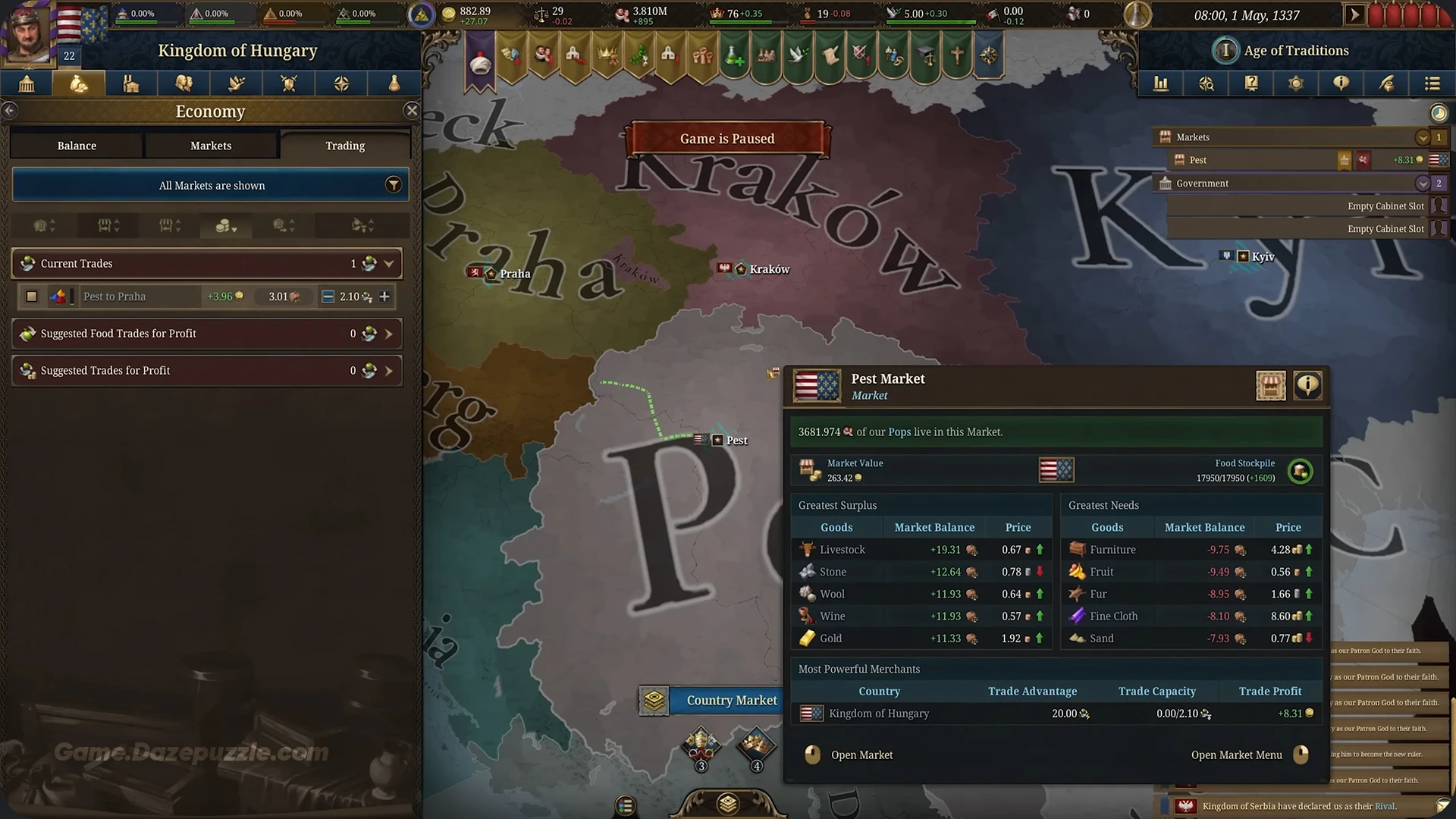Expand the Markets entry in the outliner
This screenshot has height=819, width=1456.
tap(1423, 137)
